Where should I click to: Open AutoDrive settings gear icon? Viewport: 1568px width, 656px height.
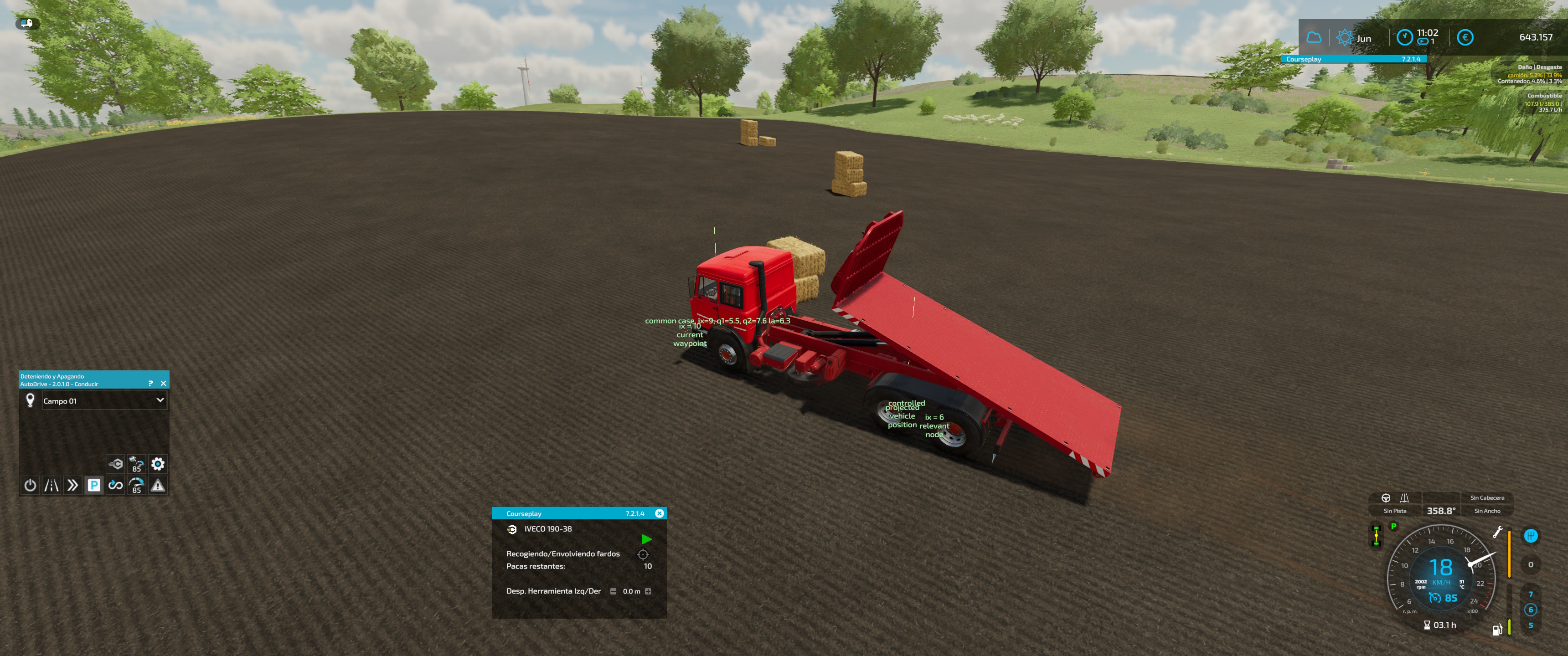coord(158,464)
